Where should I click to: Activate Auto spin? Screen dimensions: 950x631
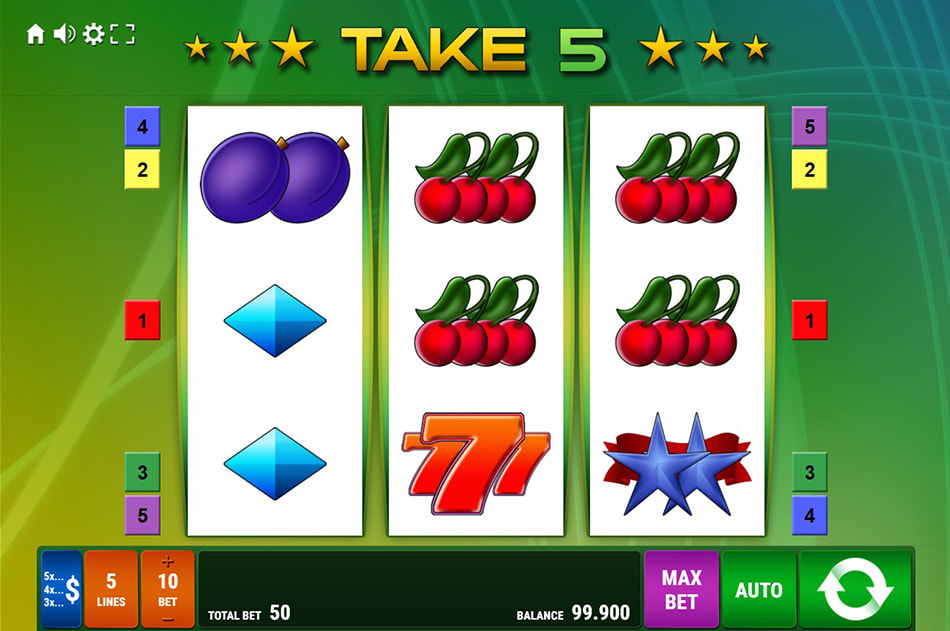(x=758, y=589)
